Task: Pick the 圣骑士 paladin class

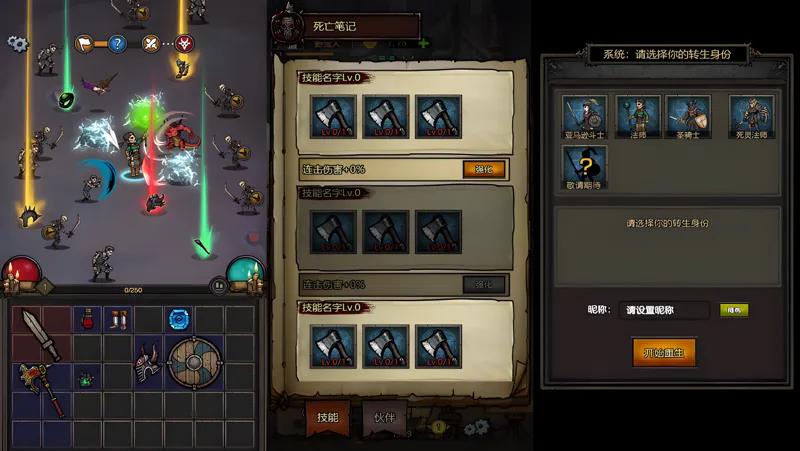Action: (688, 116)
